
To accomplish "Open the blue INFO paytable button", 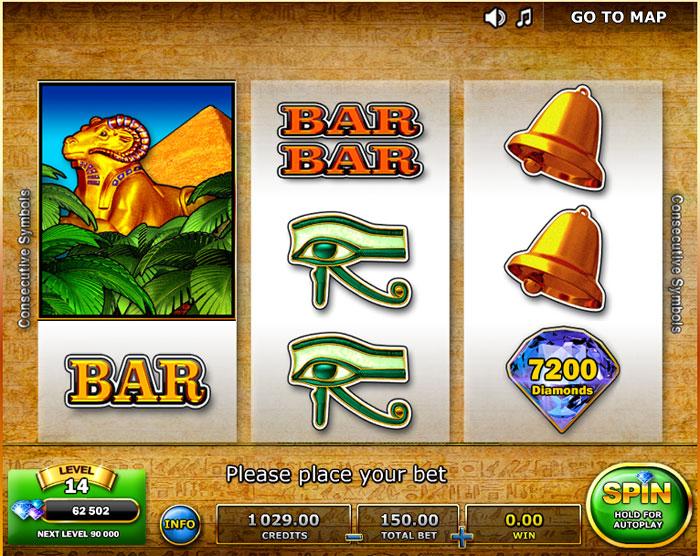I will point(180,523).
